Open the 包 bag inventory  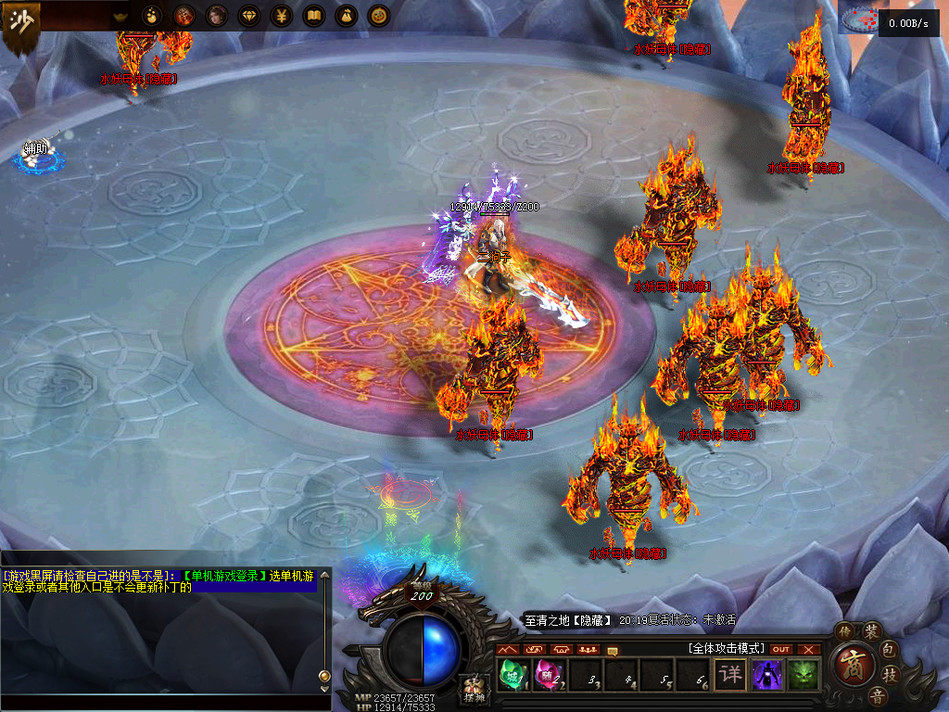890,649
